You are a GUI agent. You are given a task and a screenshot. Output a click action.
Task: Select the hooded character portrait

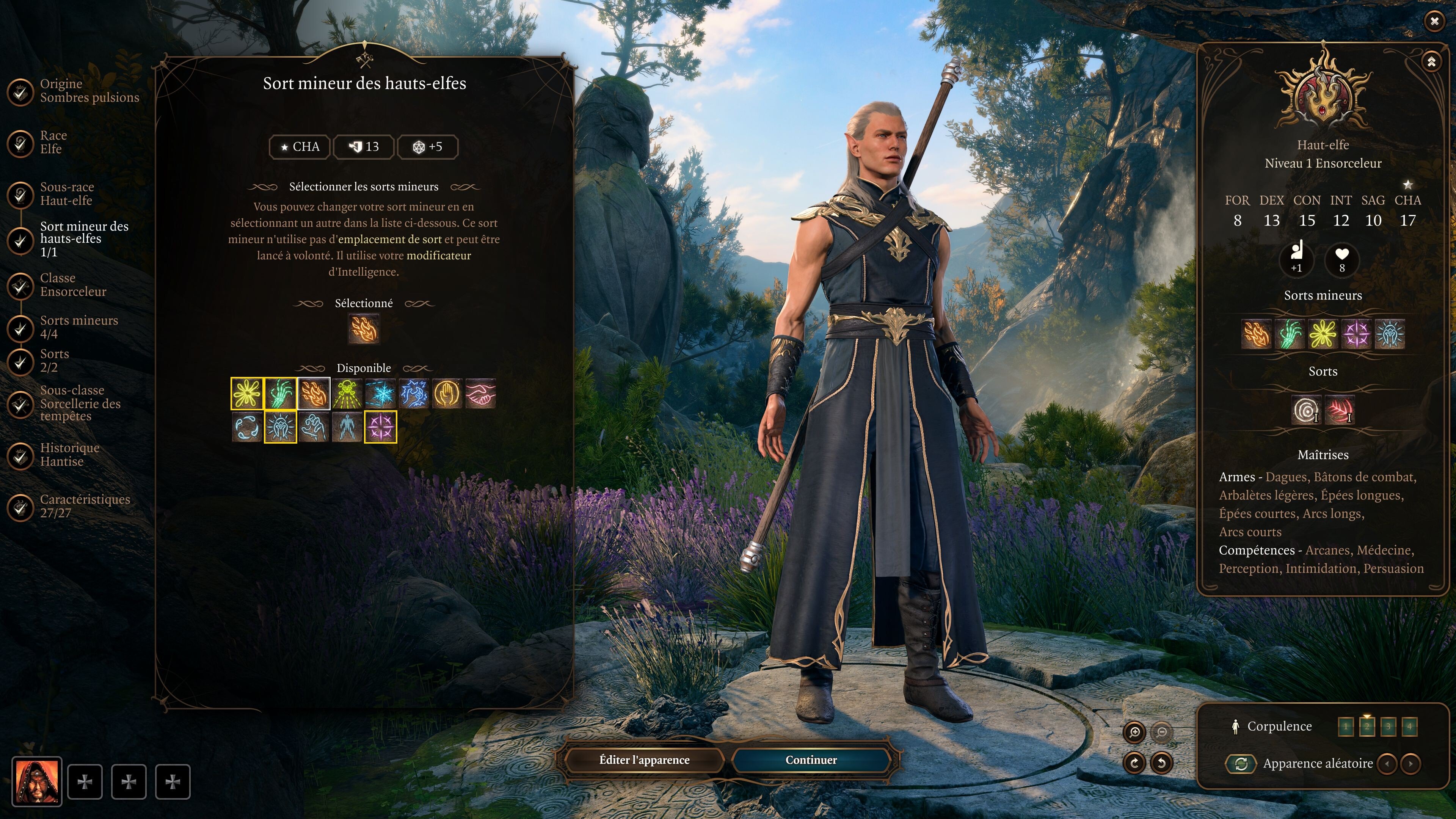[x=37, y=782]
